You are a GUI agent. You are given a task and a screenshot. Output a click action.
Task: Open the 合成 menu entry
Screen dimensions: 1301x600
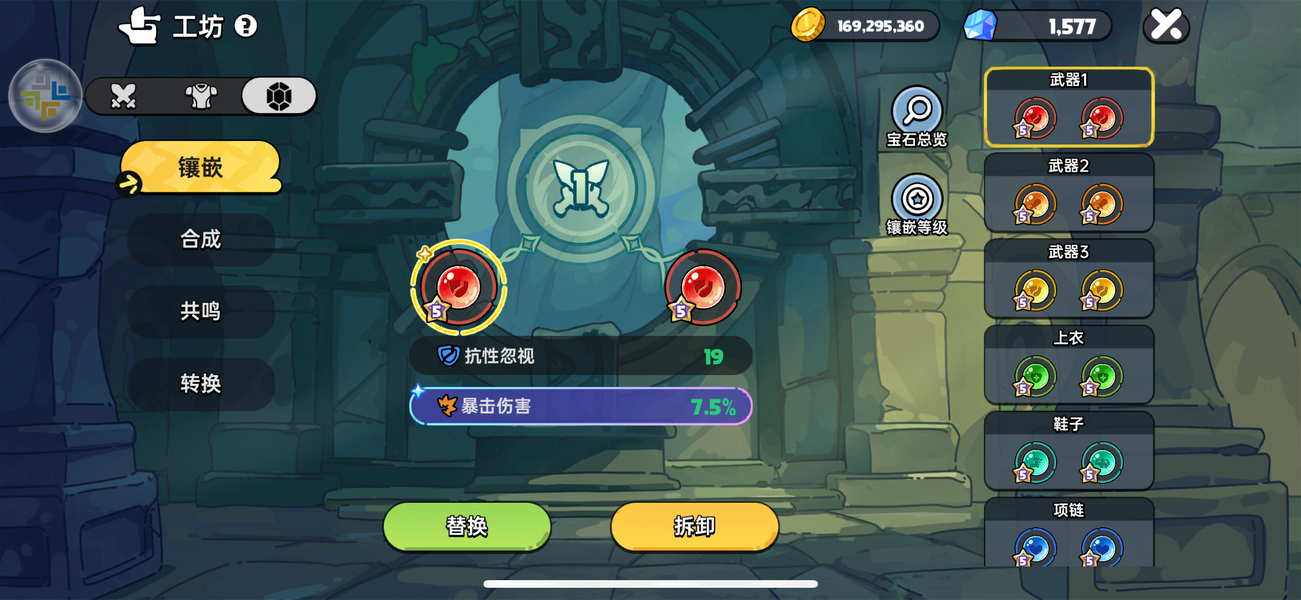200,239
